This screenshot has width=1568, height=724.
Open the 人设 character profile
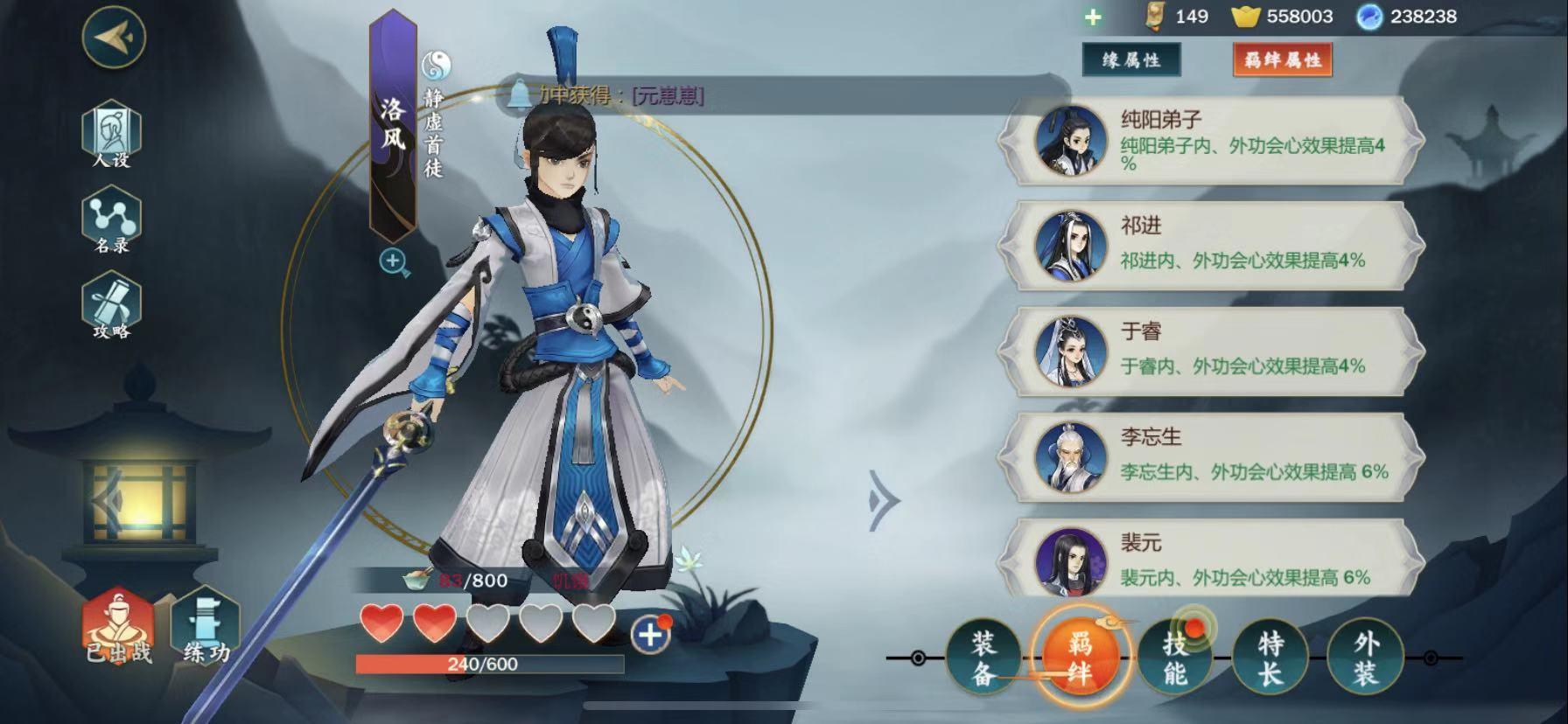[112, 134]
